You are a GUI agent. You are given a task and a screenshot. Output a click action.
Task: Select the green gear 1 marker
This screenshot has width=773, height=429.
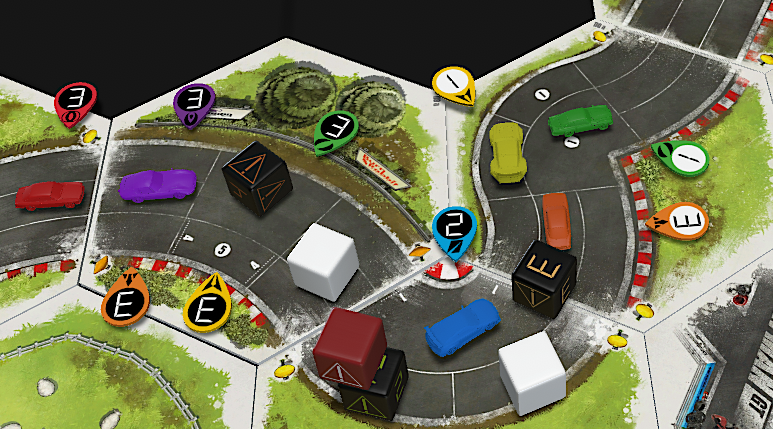(x=683, y=157)
